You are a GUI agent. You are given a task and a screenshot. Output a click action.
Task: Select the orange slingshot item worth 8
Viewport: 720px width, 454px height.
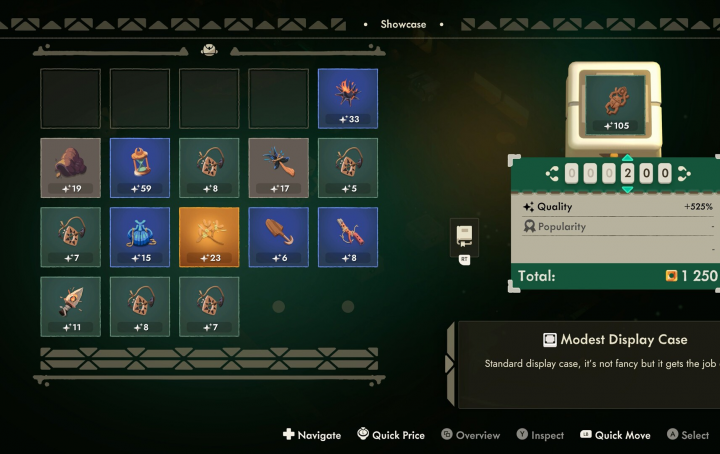click(x=348, y=236)
